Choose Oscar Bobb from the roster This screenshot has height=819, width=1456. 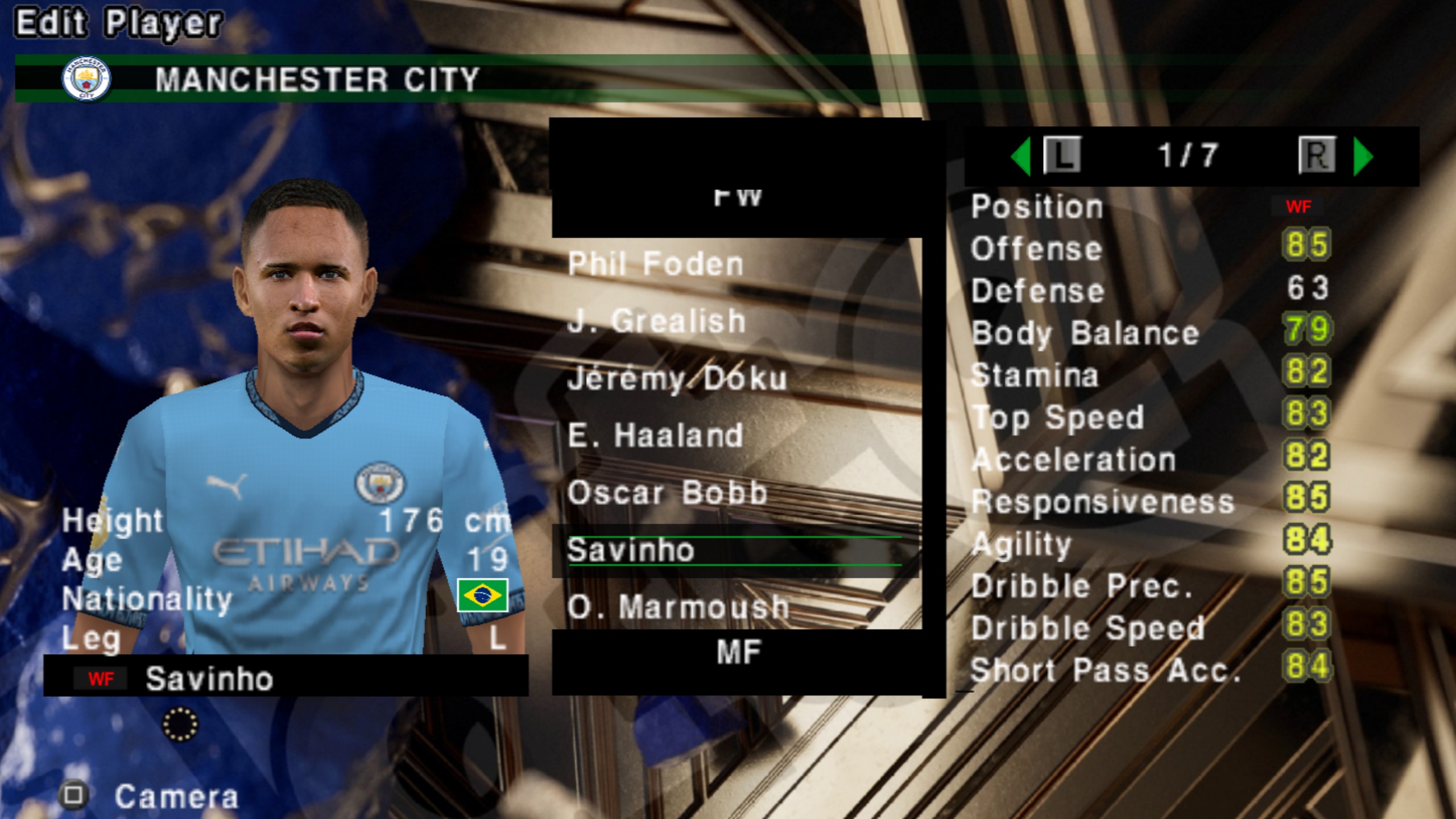(x=667, y=493)
